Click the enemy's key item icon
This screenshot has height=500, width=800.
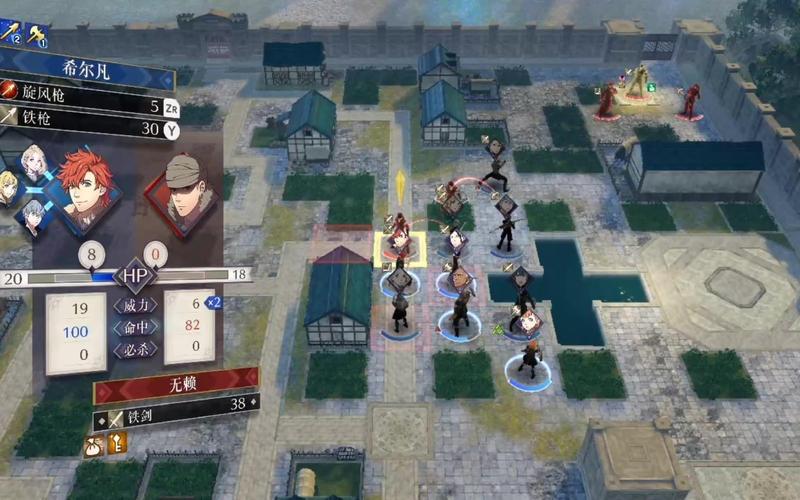pos(116,441)
